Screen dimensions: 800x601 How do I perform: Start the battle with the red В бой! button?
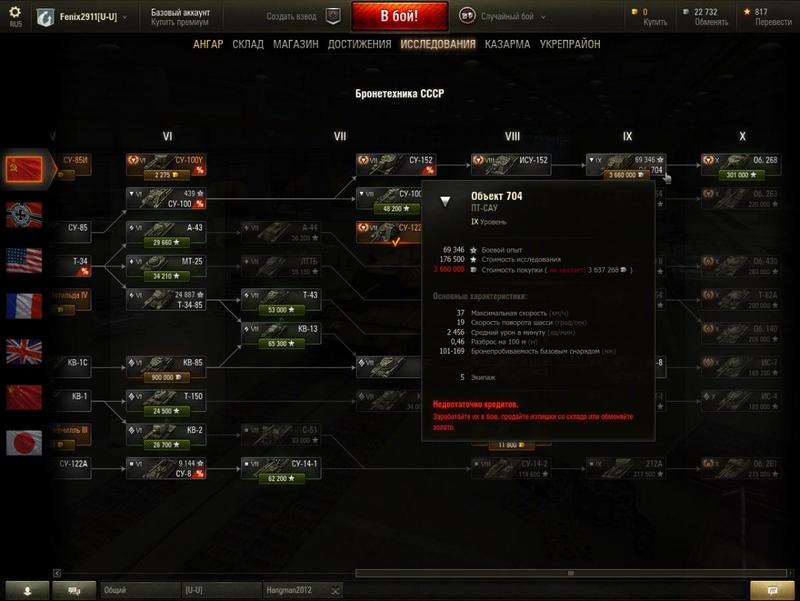click(x=399, y=17)
